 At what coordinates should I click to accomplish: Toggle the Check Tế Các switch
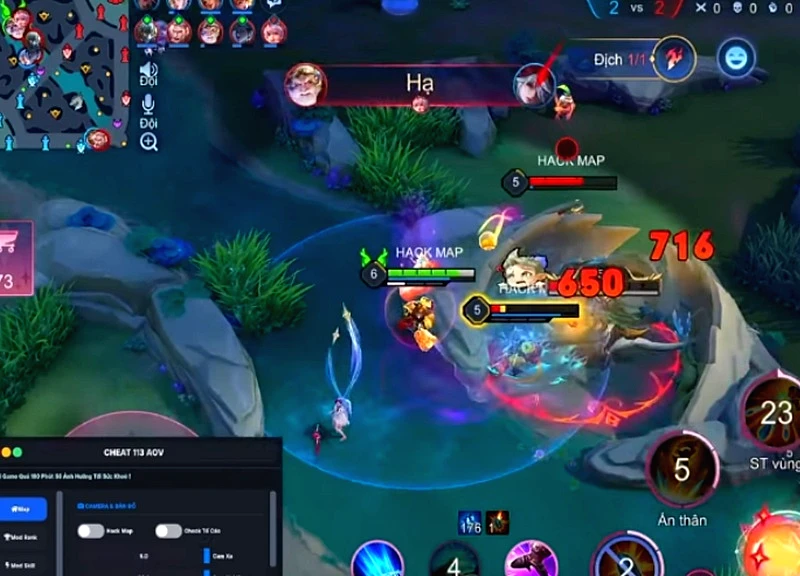168,531
